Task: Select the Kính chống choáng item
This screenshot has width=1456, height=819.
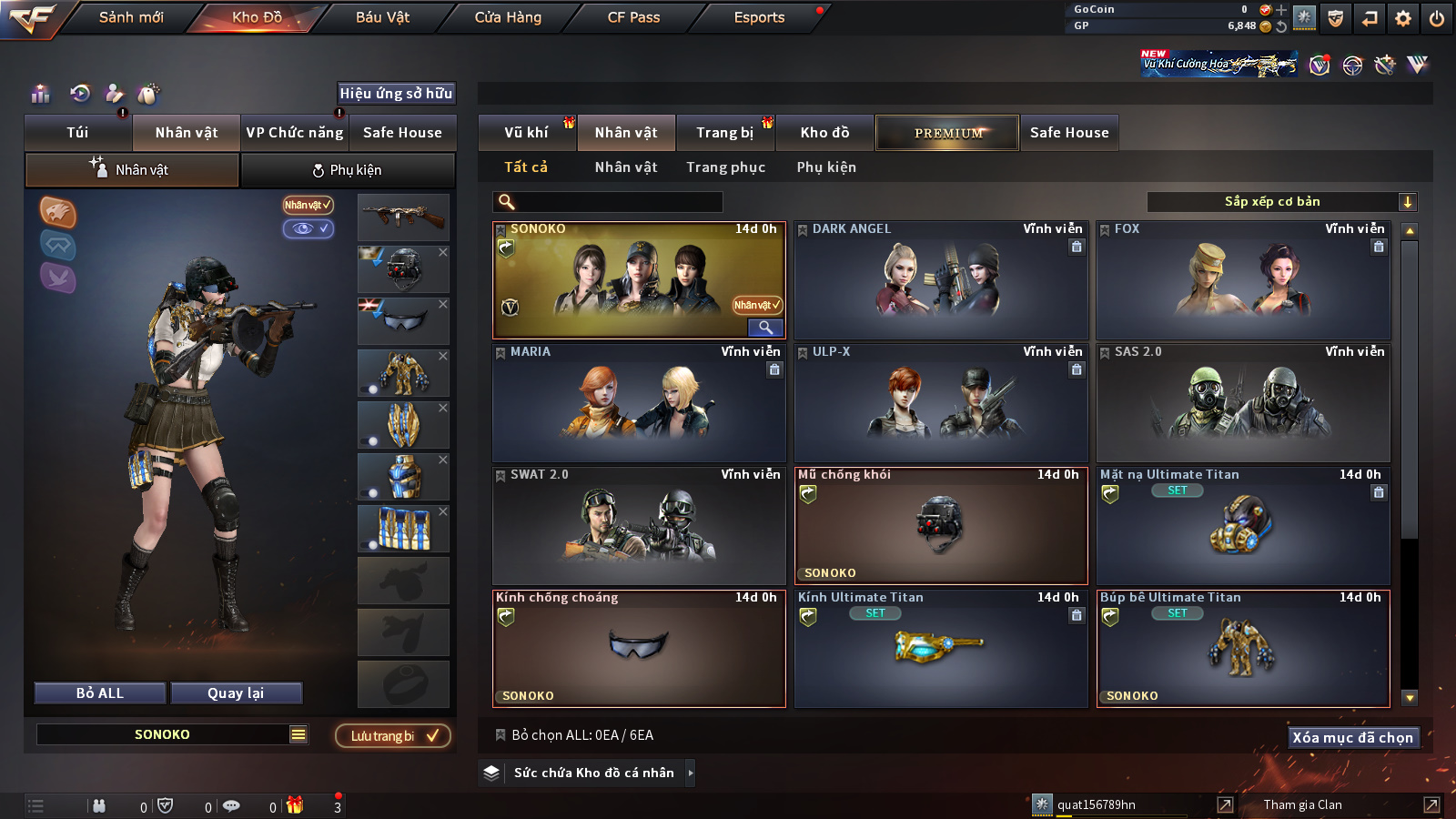Action: pos(639,649)
